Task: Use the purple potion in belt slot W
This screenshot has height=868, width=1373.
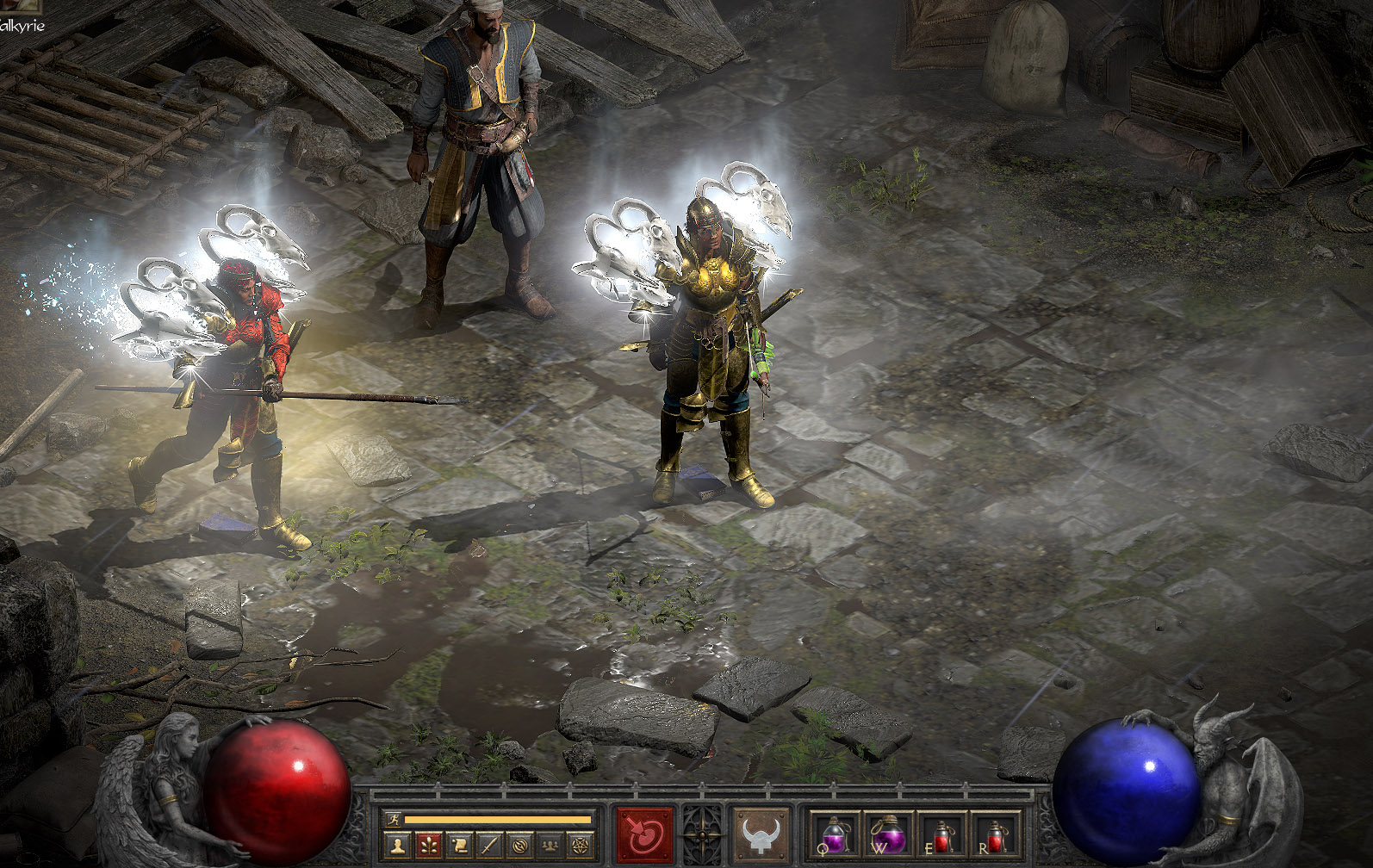Action: pyautogui.click(x=888, y=834)
